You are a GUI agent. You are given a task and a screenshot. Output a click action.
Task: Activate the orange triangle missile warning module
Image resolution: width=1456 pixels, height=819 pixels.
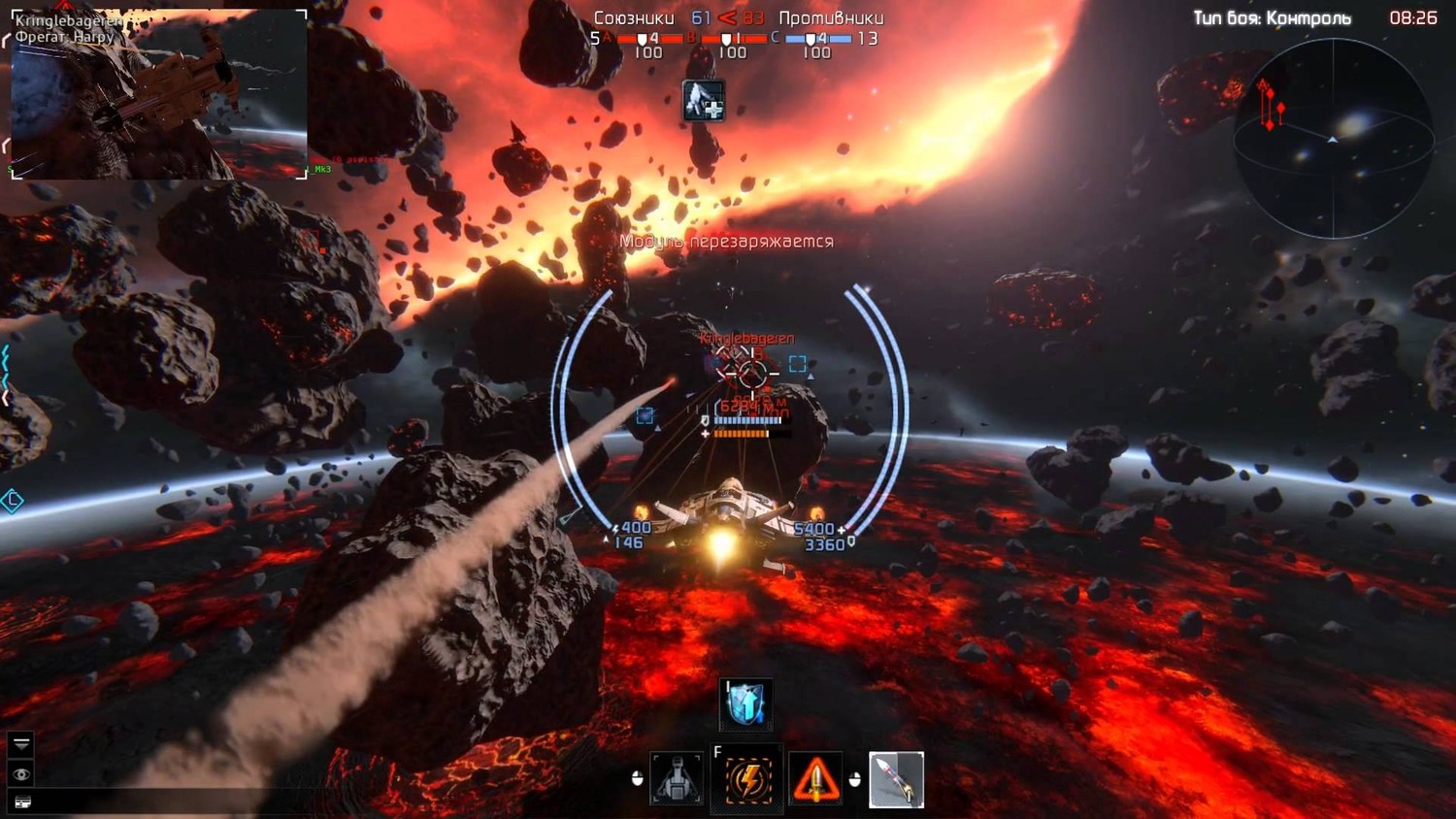(815, 779)
